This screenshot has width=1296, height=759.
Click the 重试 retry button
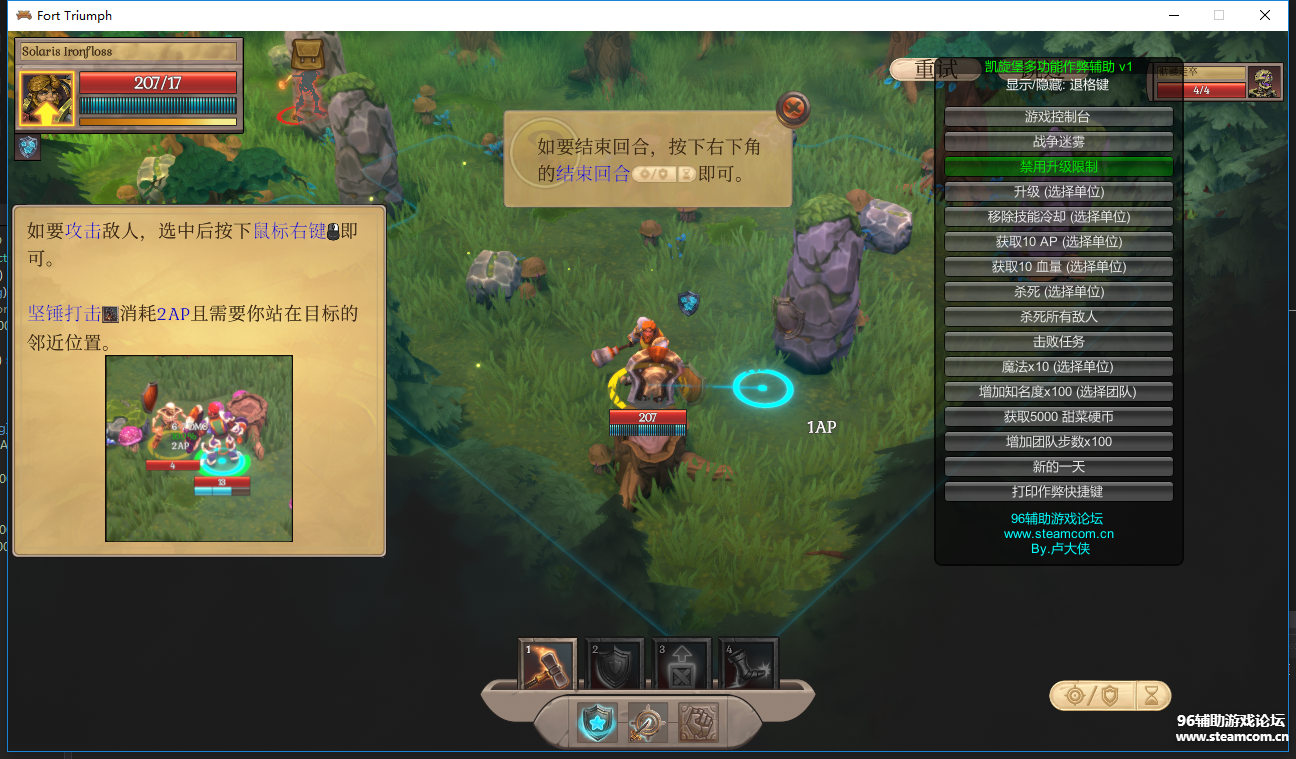coord(935,69)
